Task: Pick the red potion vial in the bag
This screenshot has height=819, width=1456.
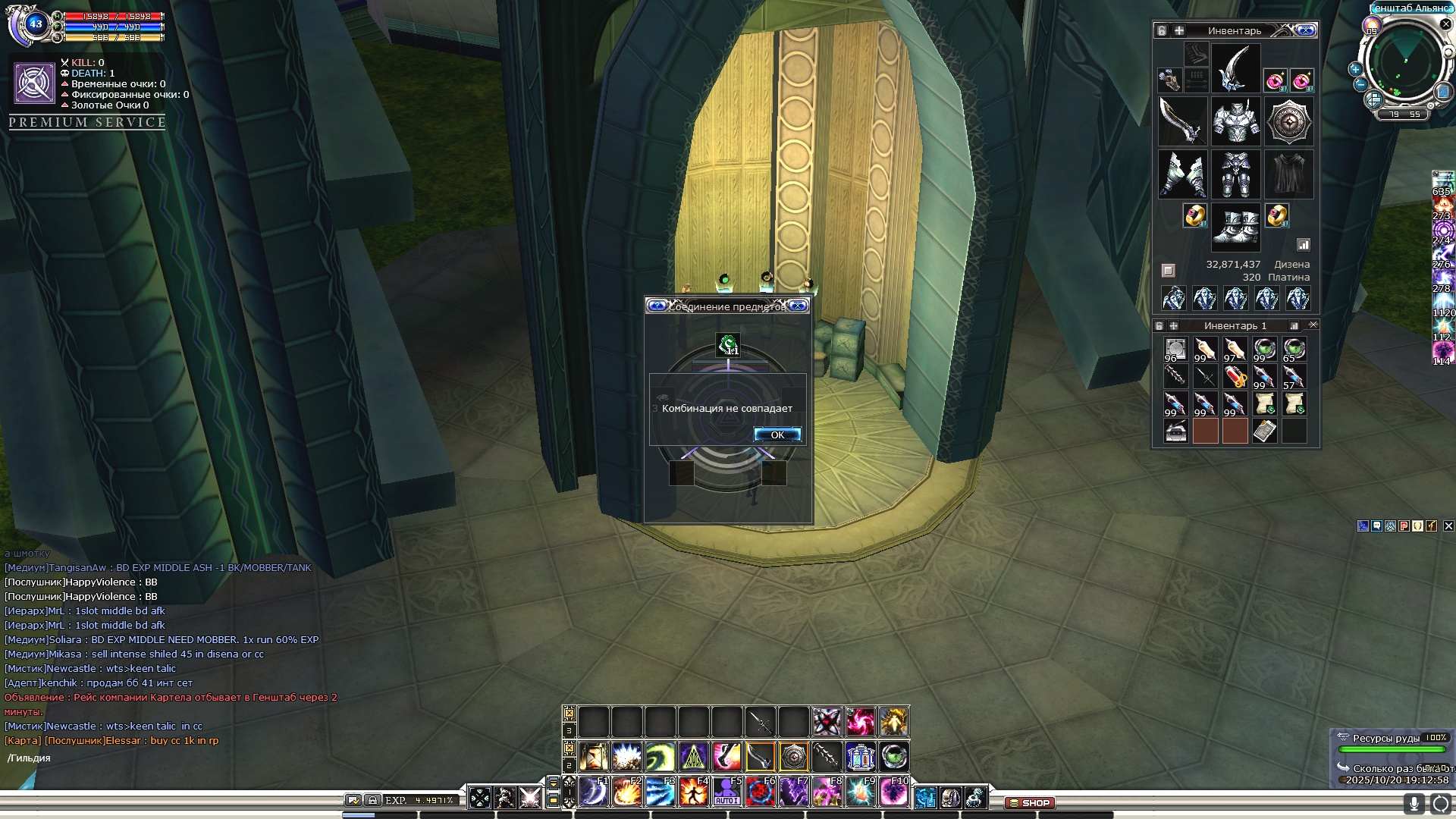Action: pos(1235,376)
